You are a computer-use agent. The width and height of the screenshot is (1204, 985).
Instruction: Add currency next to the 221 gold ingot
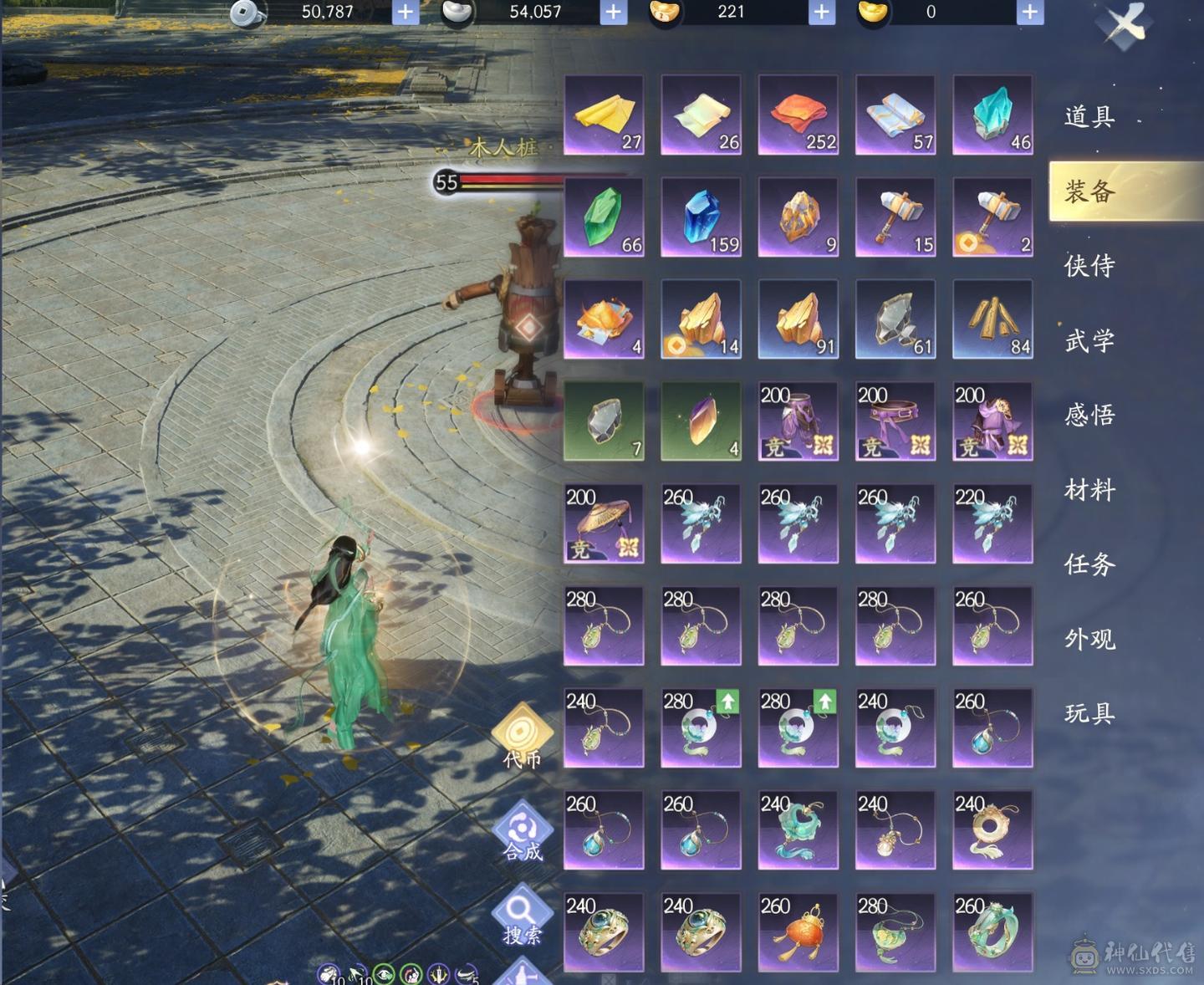[821, 12]
